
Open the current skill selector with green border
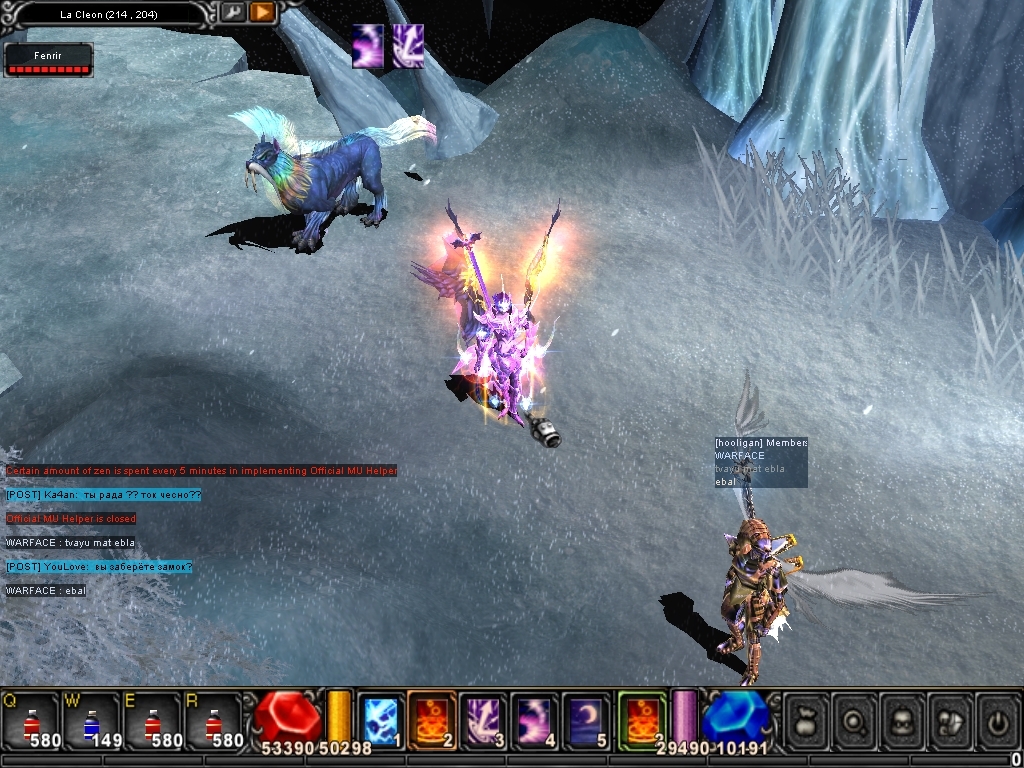642,720
